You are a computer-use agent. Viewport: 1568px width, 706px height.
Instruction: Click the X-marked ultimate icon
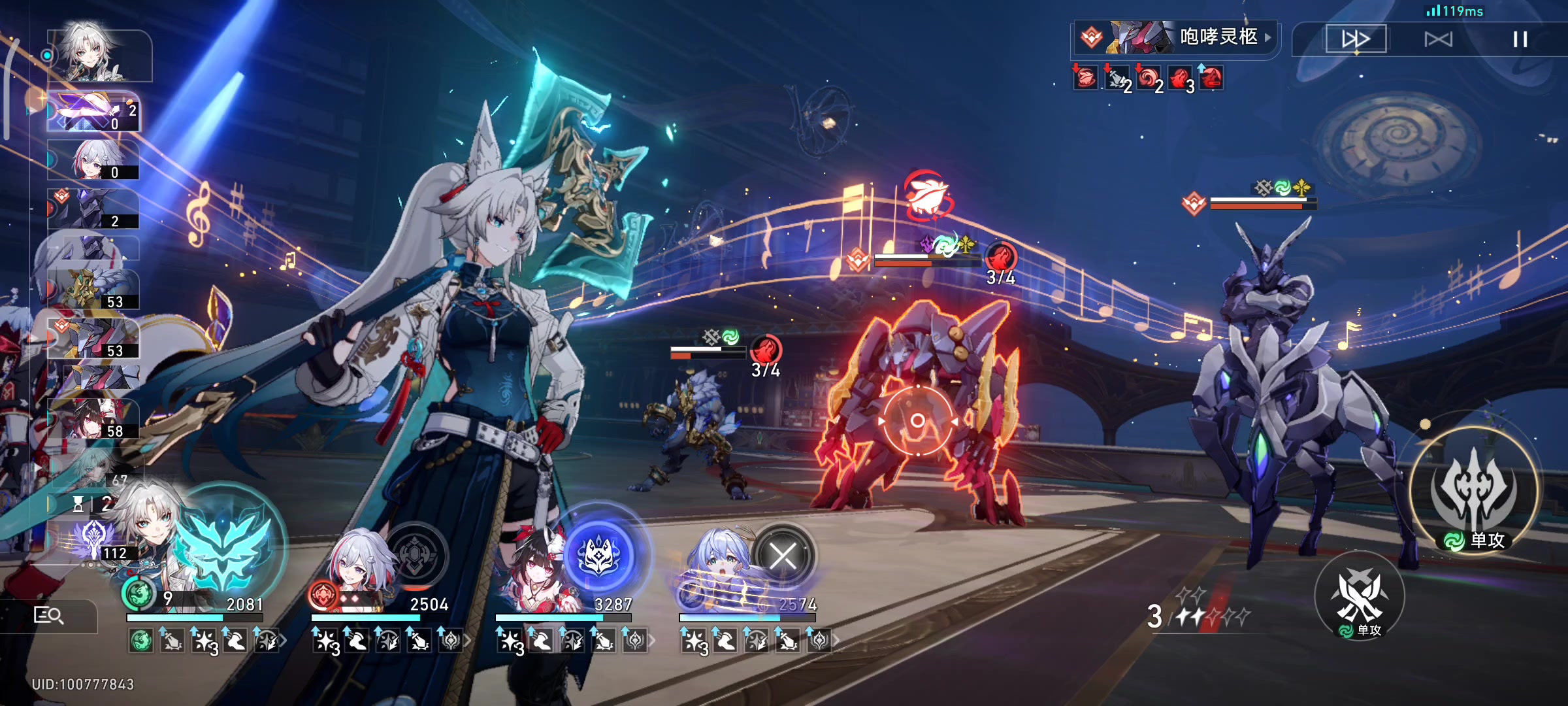[x=783, y=556]
